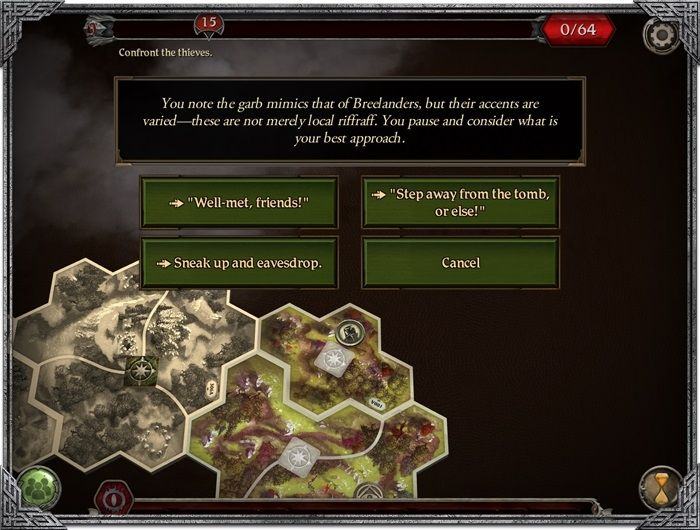This screenshot has width=700, height=530.
Task: Click the hourglass end-phase button
Action: [x=661, y=487]
